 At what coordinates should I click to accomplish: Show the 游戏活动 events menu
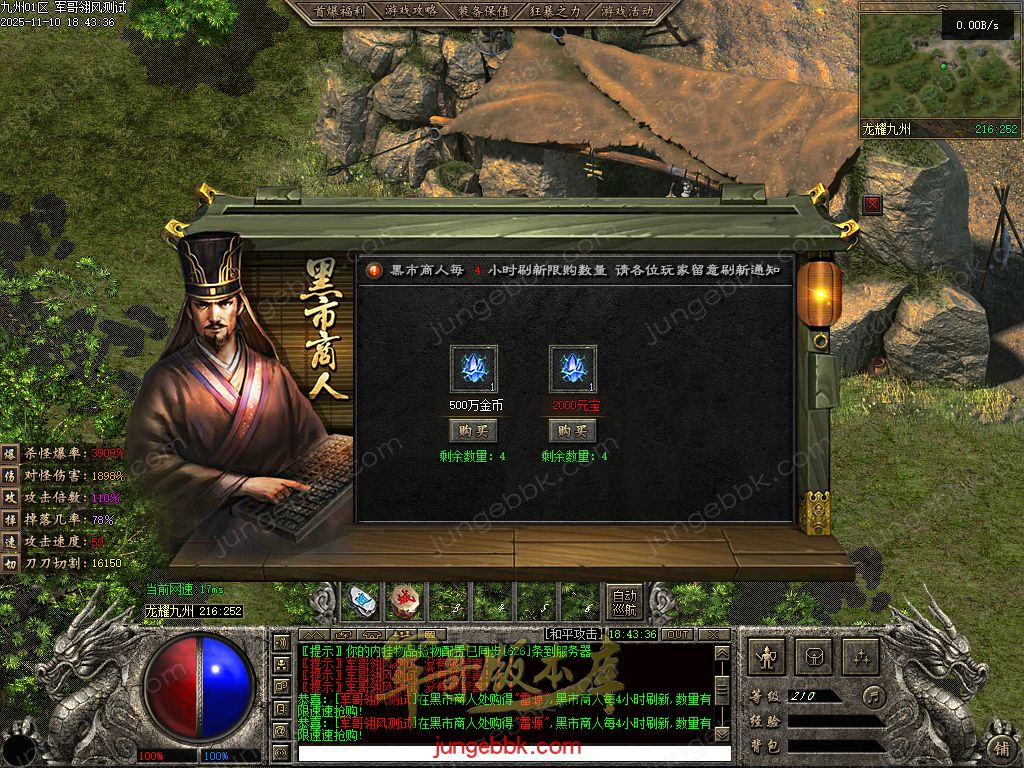point(627,11)
